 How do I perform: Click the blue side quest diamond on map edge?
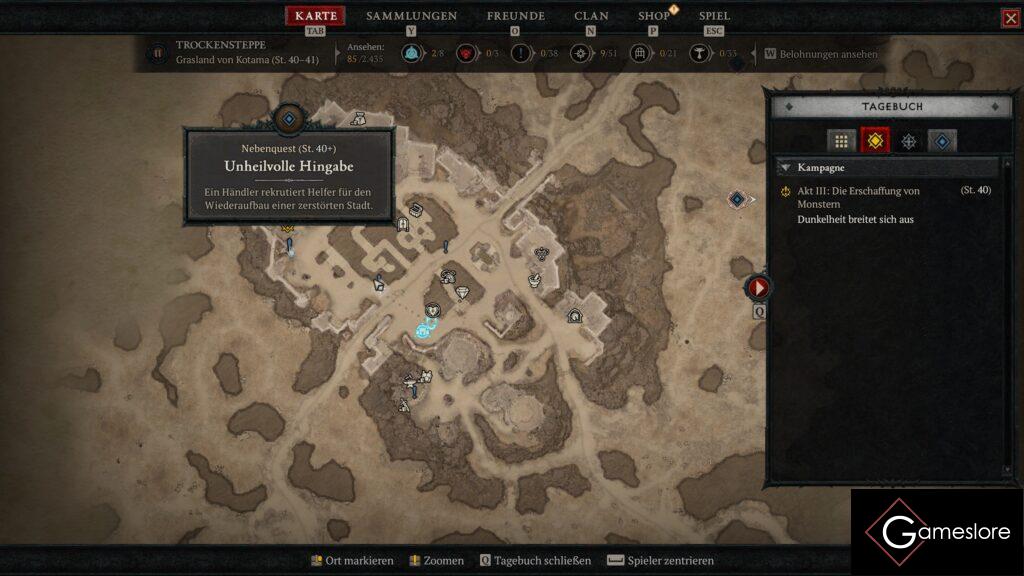(738, 199)
